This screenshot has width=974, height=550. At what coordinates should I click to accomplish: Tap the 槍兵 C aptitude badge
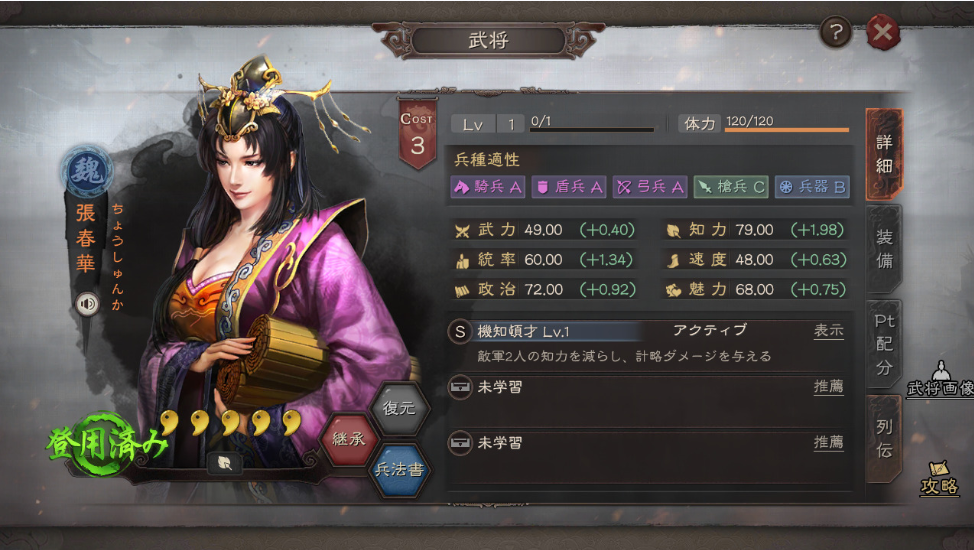tap(731, 186)
